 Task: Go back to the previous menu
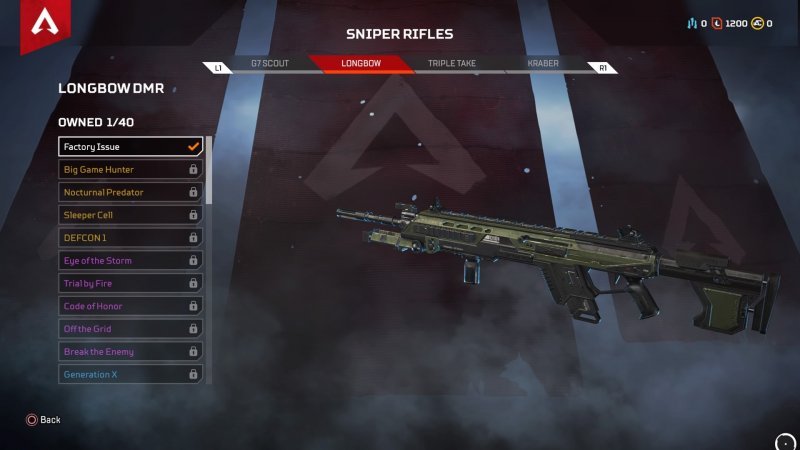[x=43, y=420]
